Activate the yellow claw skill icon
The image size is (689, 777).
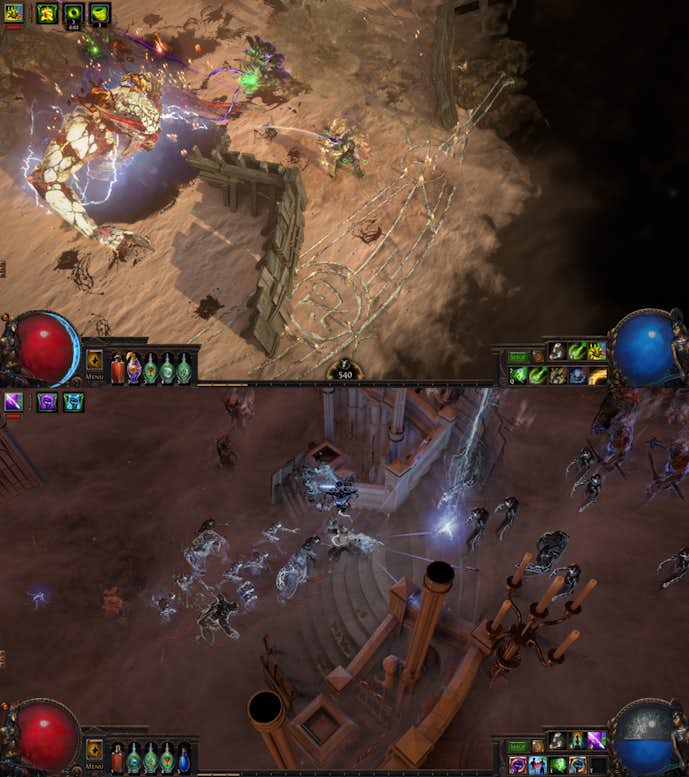point(596,351)
